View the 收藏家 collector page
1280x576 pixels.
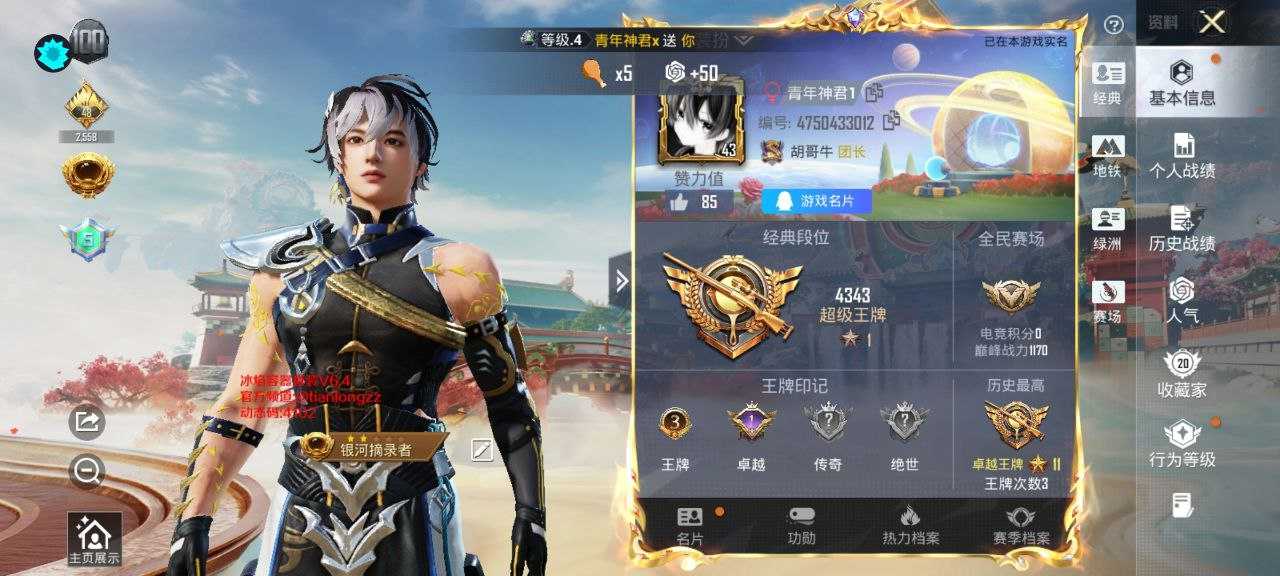tap(1182, 374)
